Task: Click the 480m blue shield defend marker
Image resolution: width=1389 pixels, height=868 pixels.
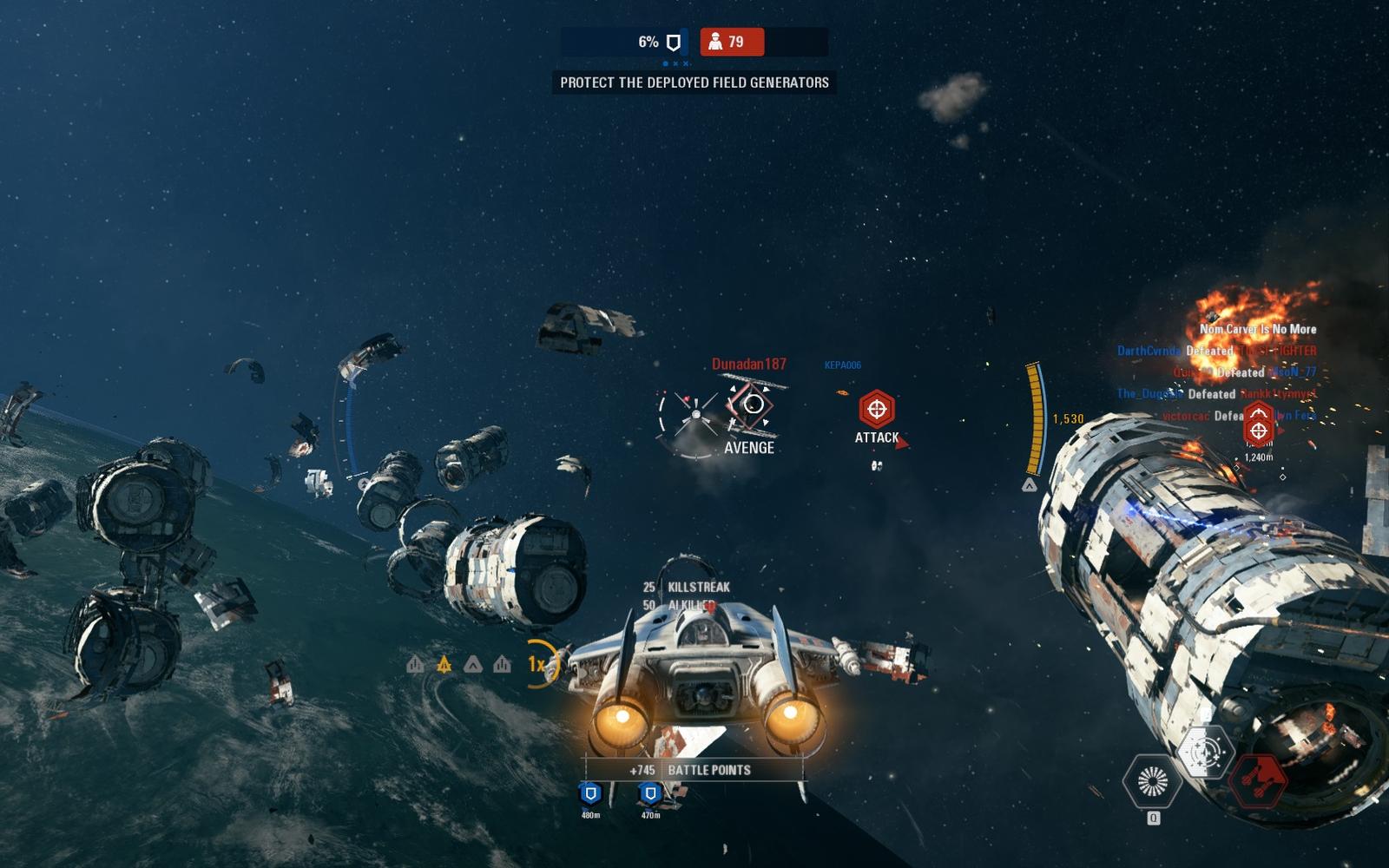Action: tap(590, 793)
